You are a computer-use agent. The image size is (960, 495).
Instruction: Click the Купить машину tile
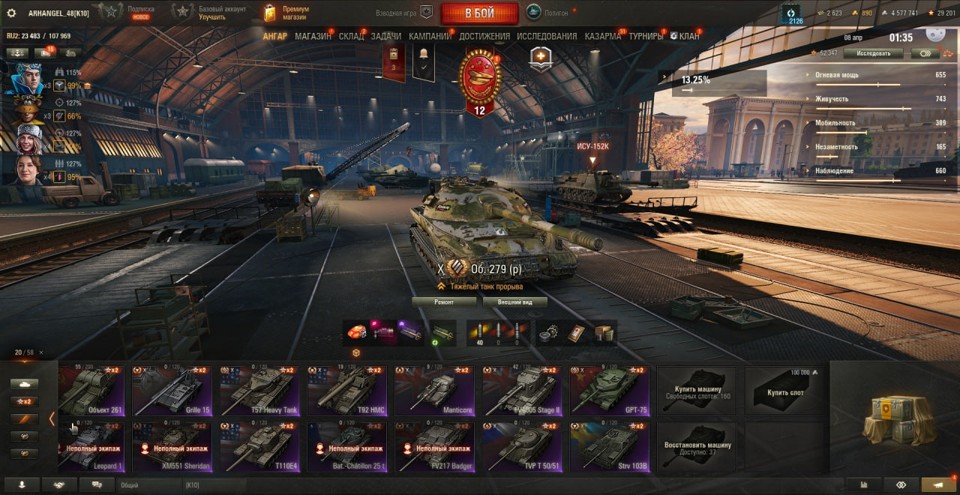[695, 391]
